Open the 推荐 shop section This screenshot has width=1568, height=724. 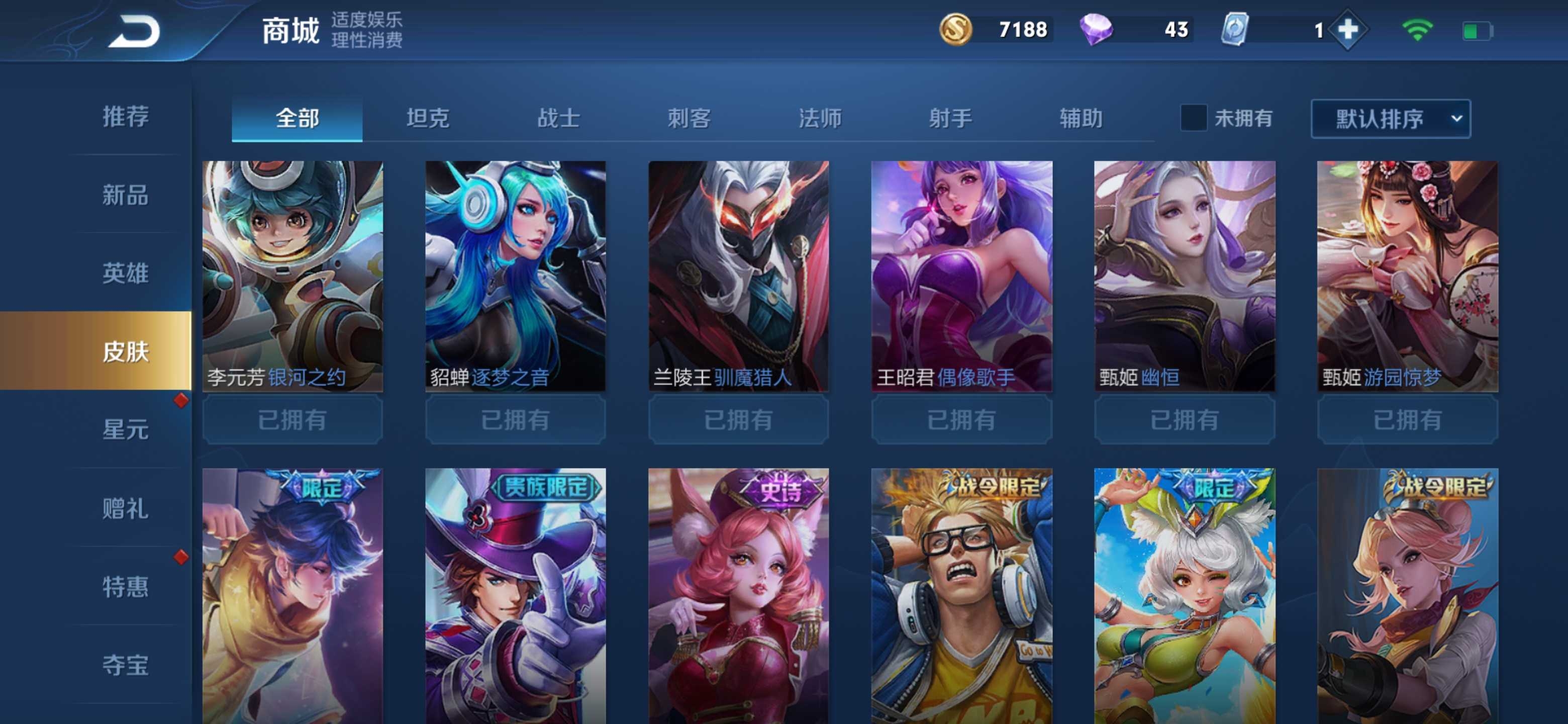tap(126, 116)
